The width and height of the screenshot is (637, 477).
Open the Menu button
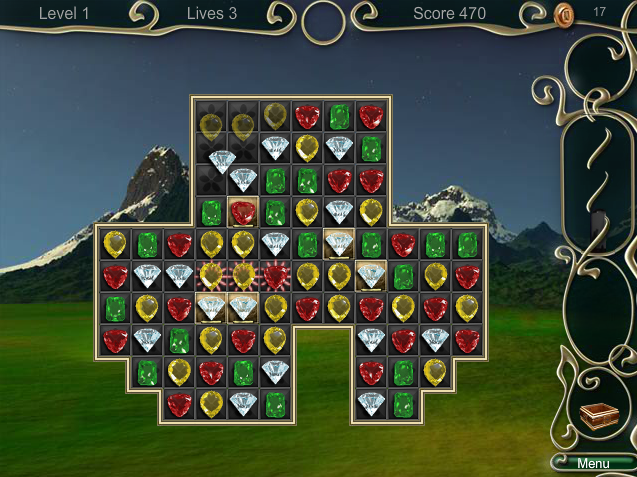coord(592,463)
